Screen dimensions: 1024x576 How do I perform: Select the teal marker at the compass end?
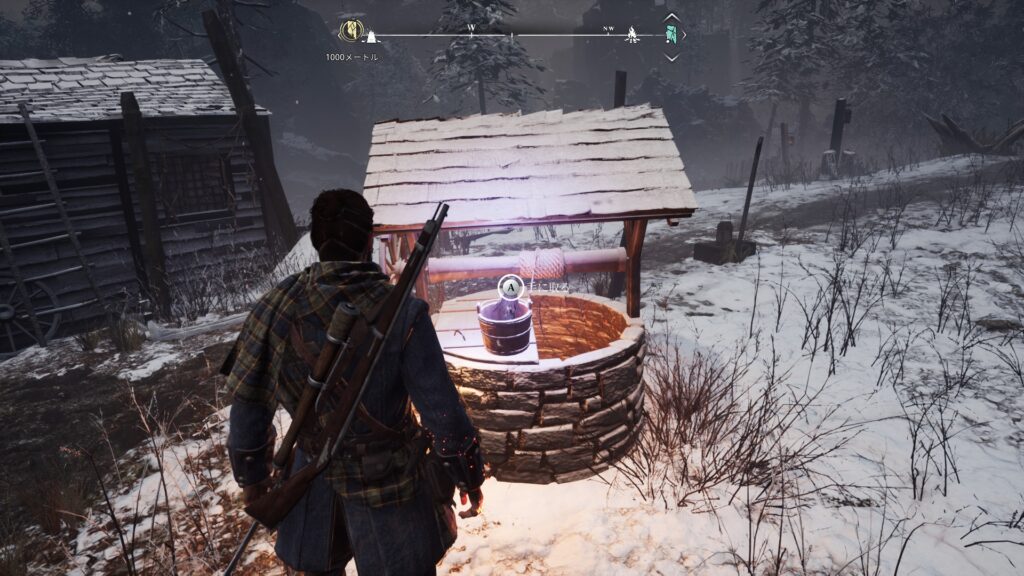(x=672, y=35)
